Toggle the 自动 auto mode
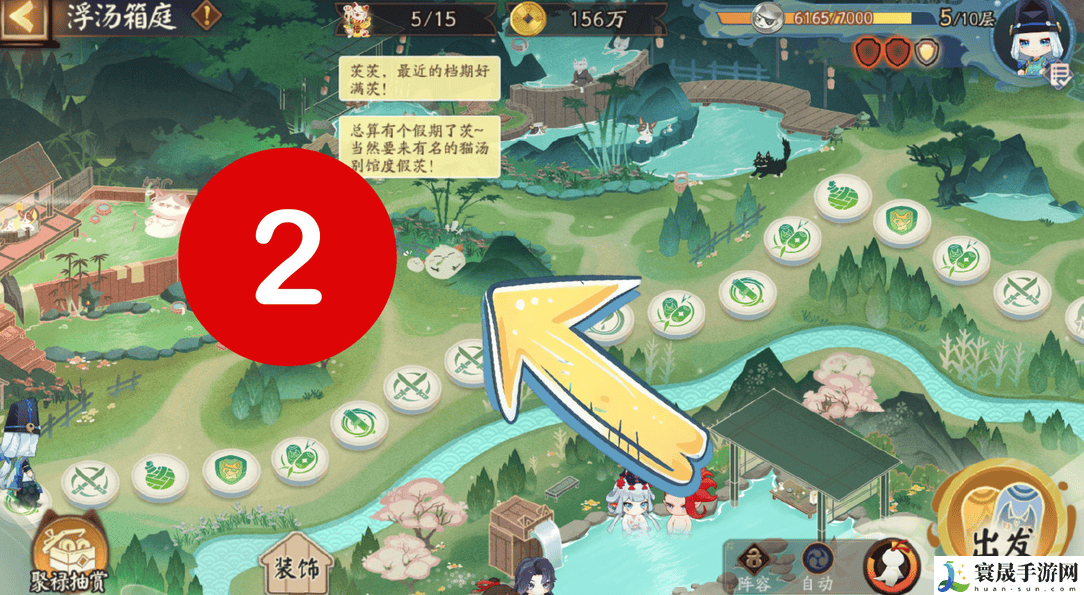 pyautogui.click(x=818, y=566)
